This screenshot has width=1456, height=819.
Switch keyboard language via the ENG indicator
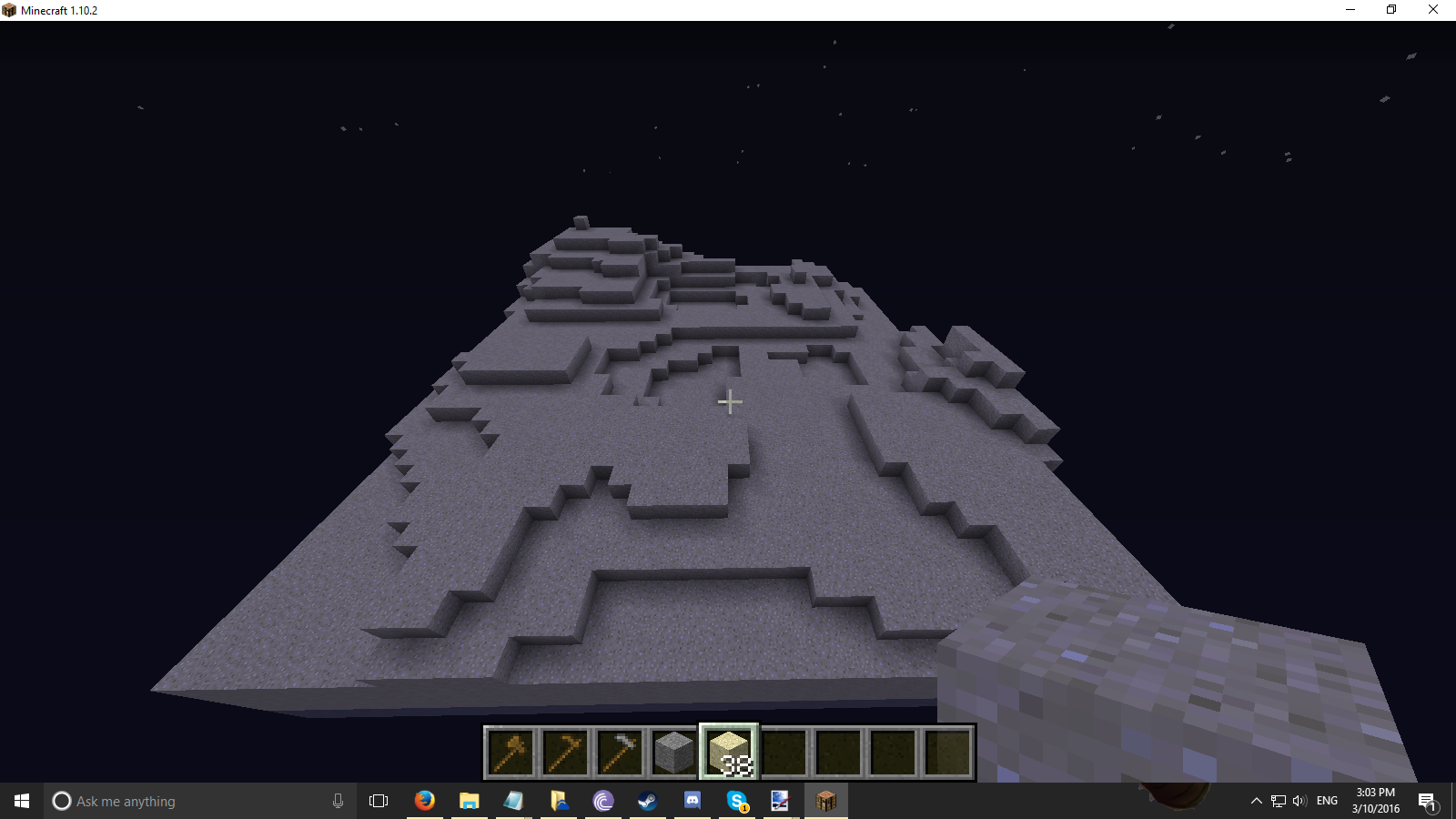tap(1329, 801)
